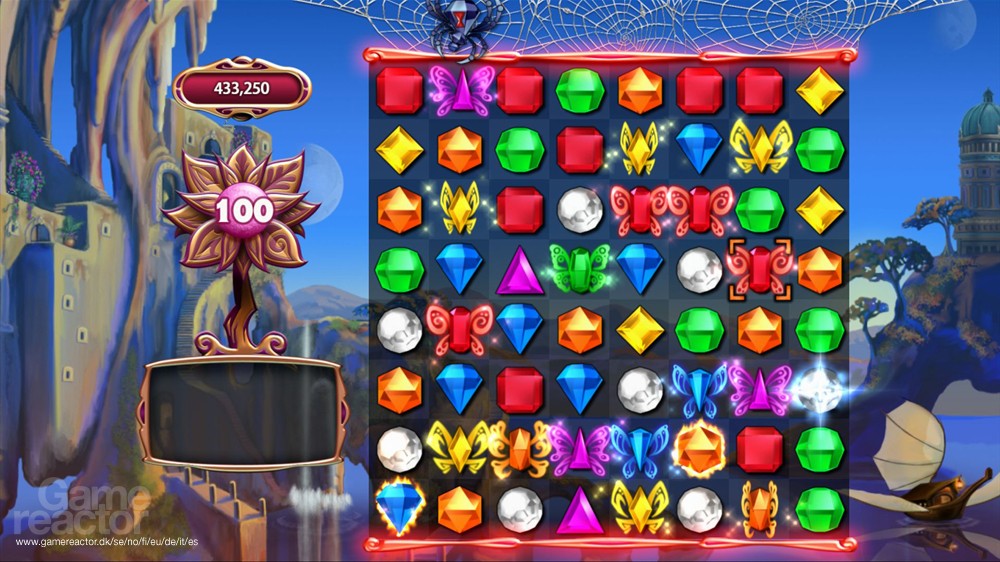Select the flaming blue diamond gem

coord(399,507)
